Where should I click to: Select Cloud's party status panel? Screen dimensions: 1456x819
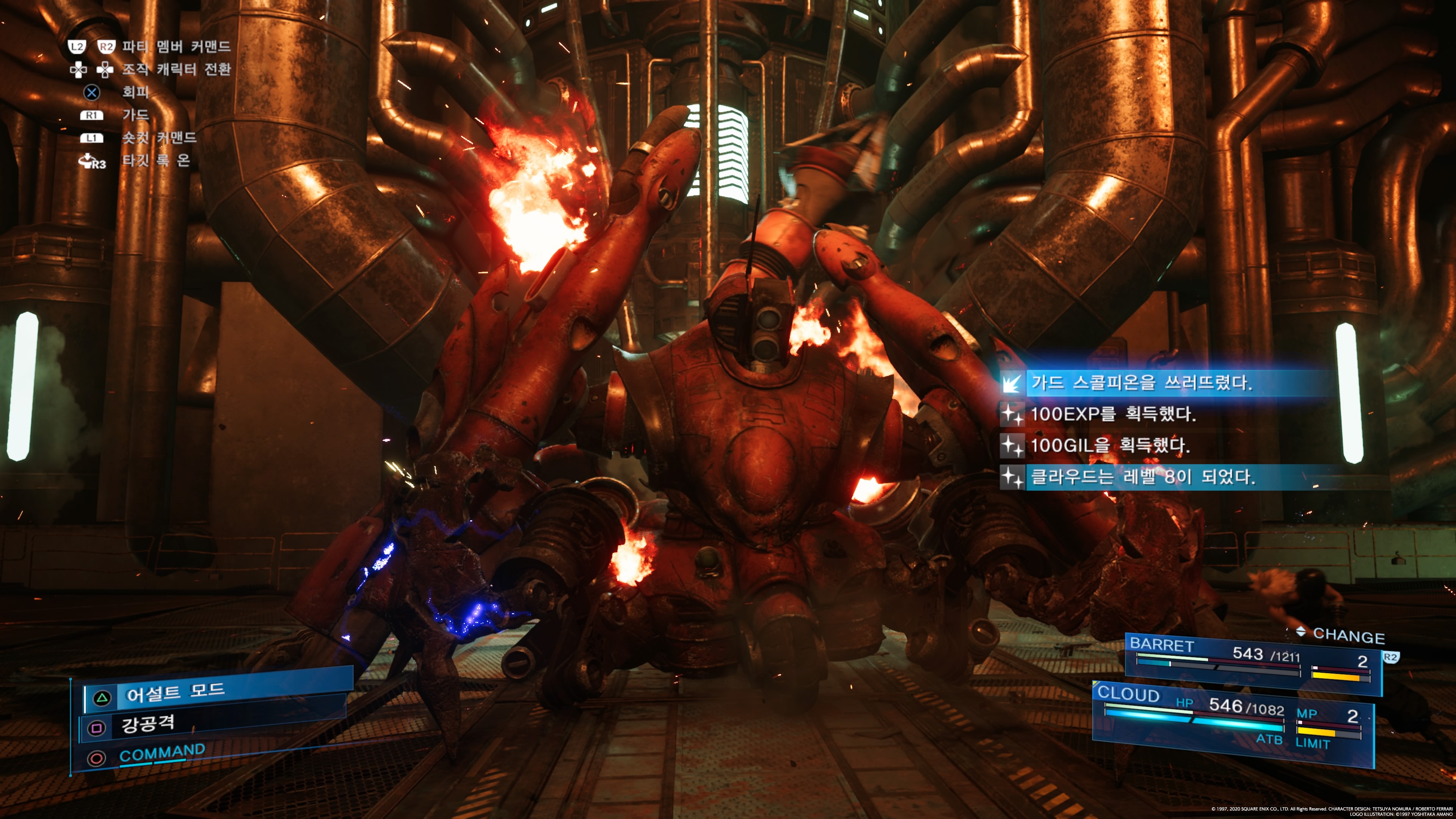pos(1232,721)
